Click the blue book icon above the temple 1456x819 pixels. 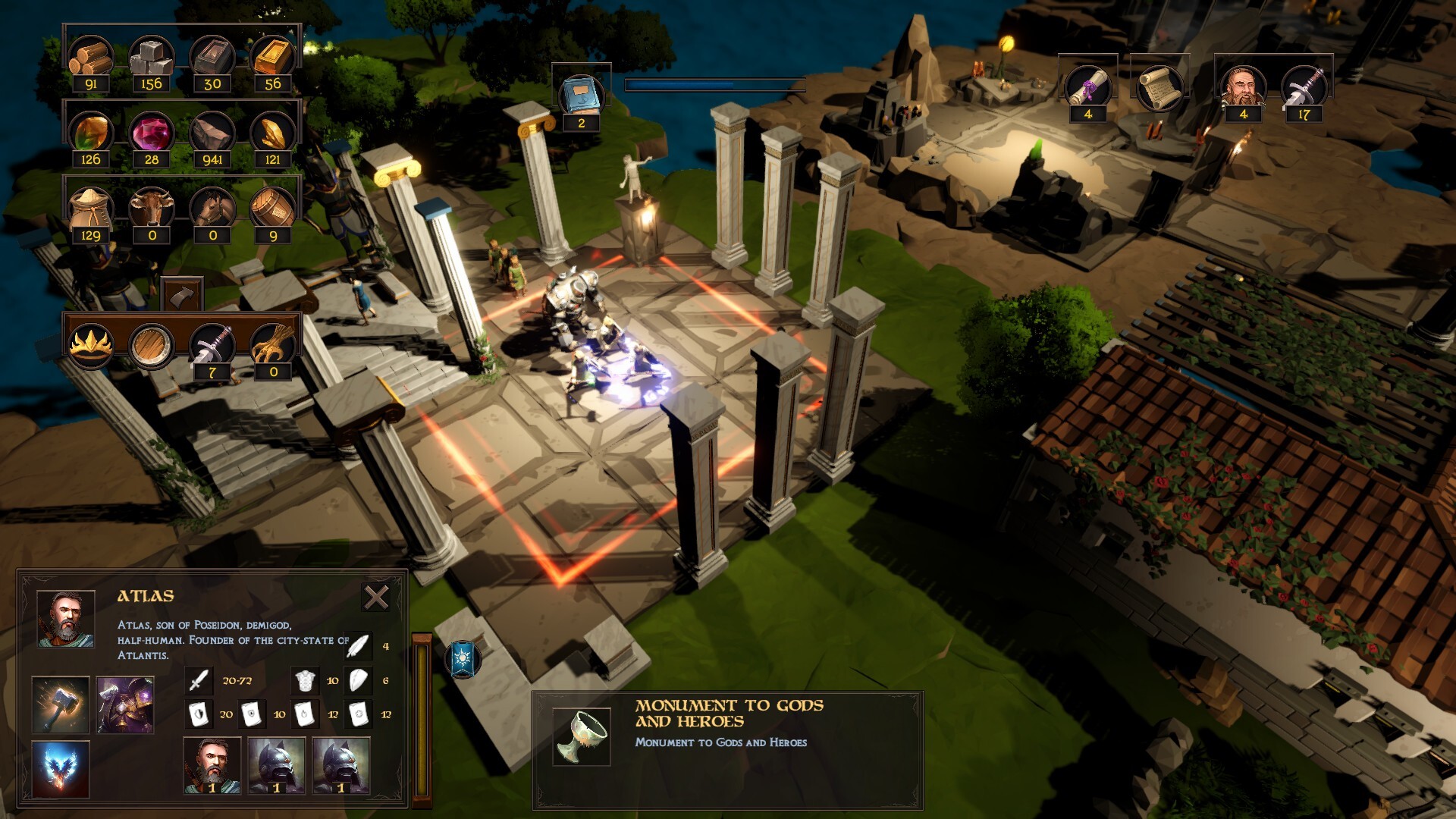579,93
